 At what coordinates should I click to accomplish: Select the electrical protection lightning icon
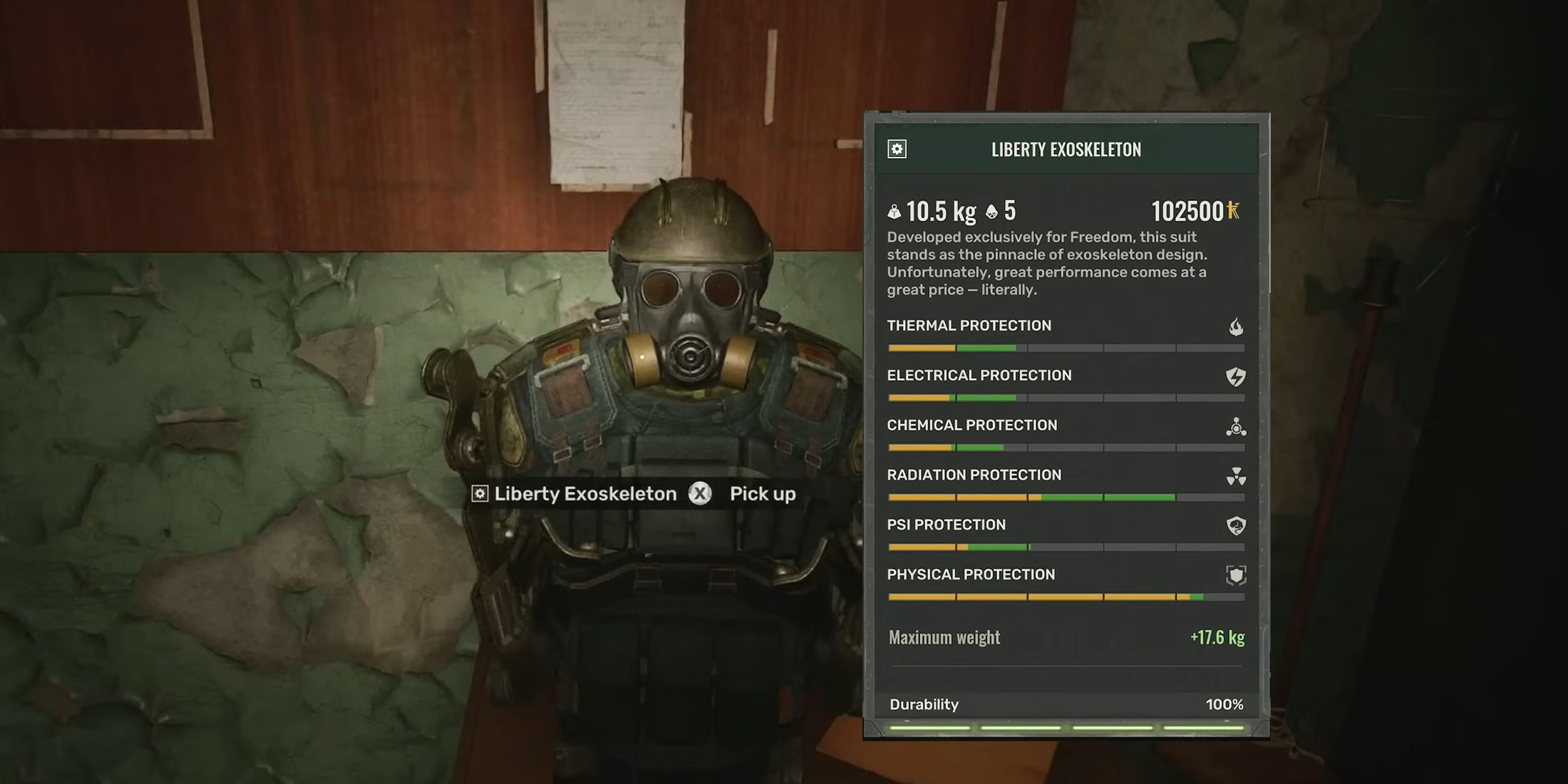[x=1235, y=377]
